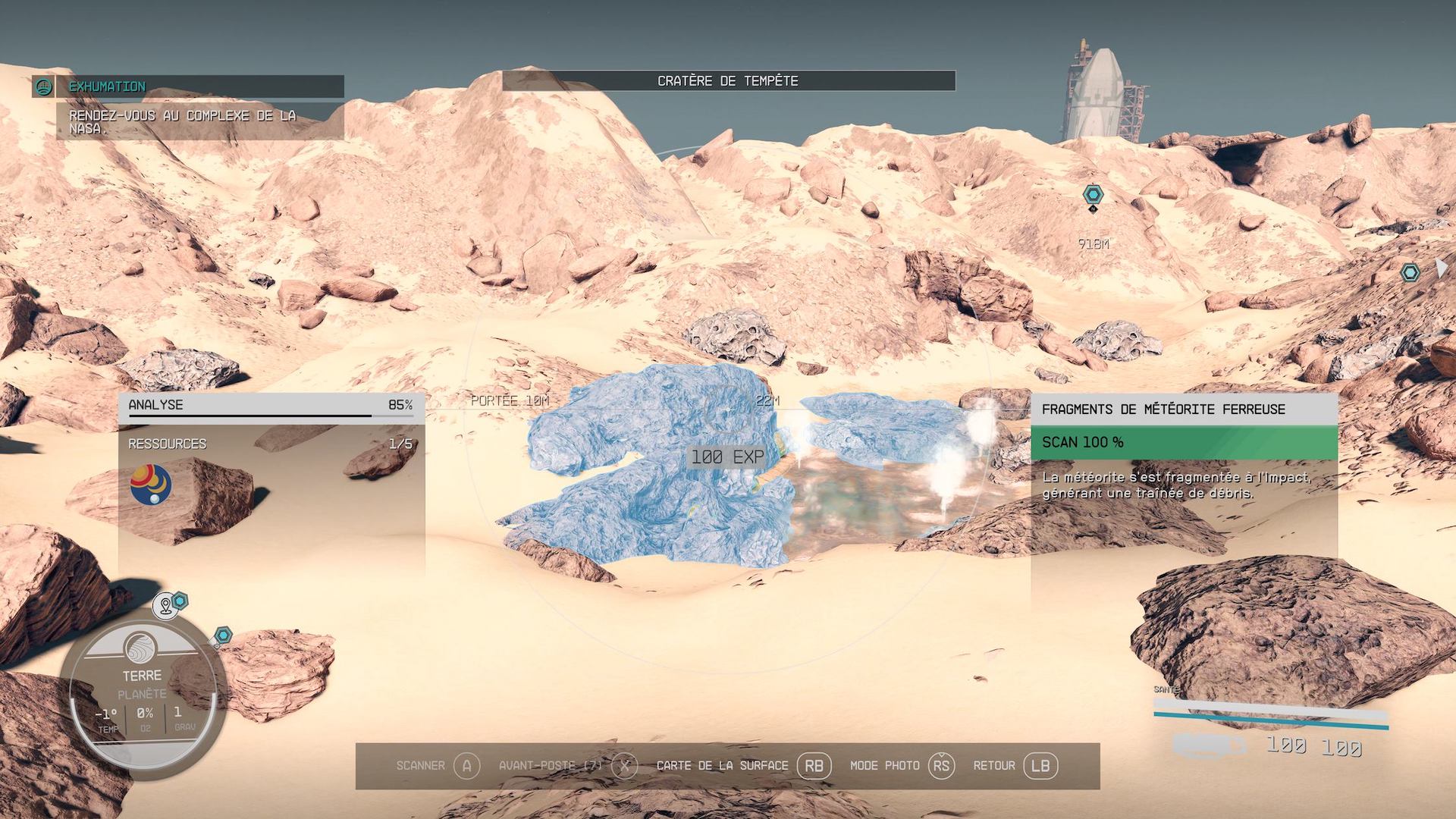1456x819 pixels.
Task: Click the hexagon marker beside the white arrow
Action: (1410, 273)
